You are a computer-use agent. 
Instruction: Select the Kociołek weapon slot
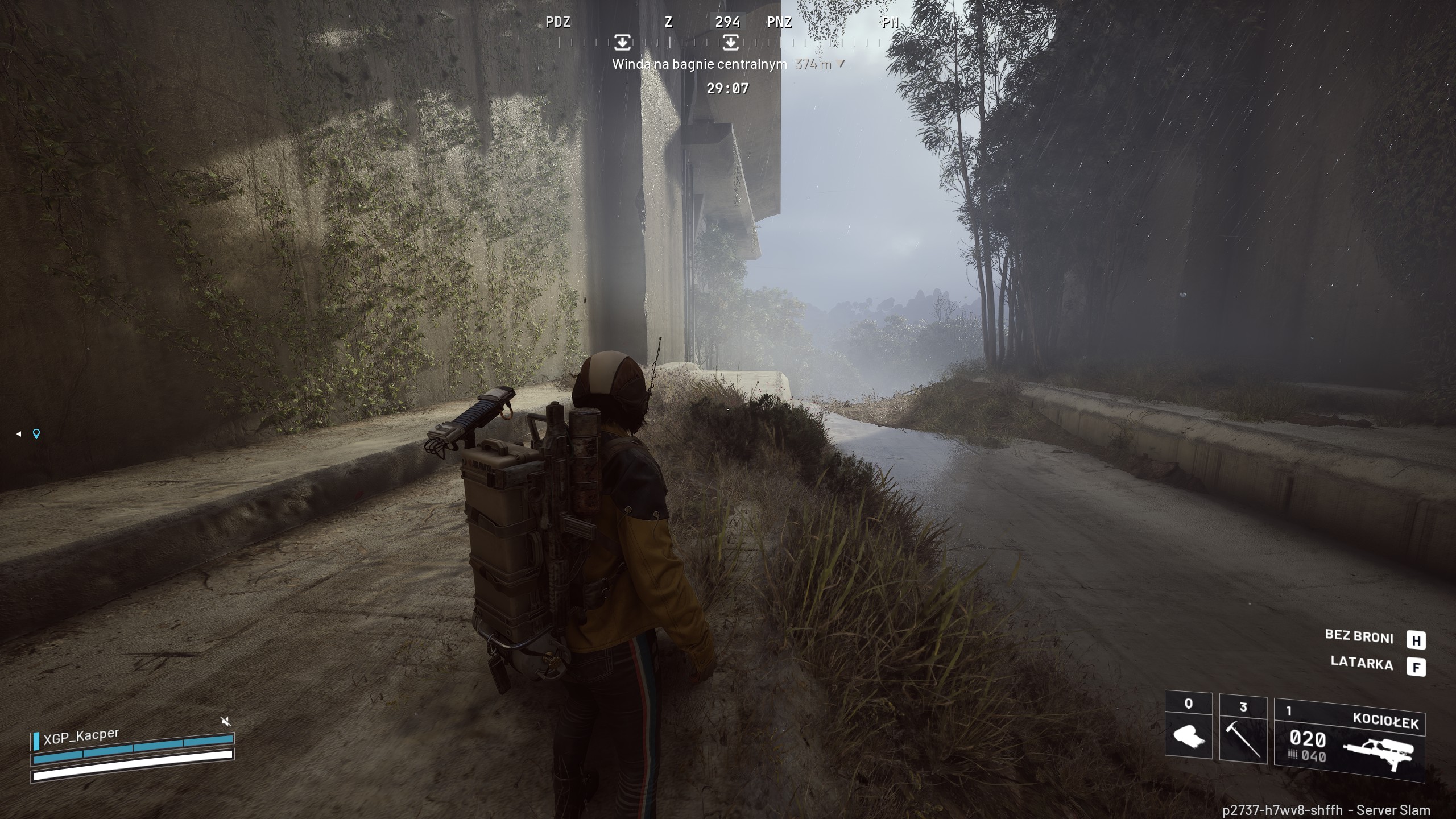[x=1349, y=739]
